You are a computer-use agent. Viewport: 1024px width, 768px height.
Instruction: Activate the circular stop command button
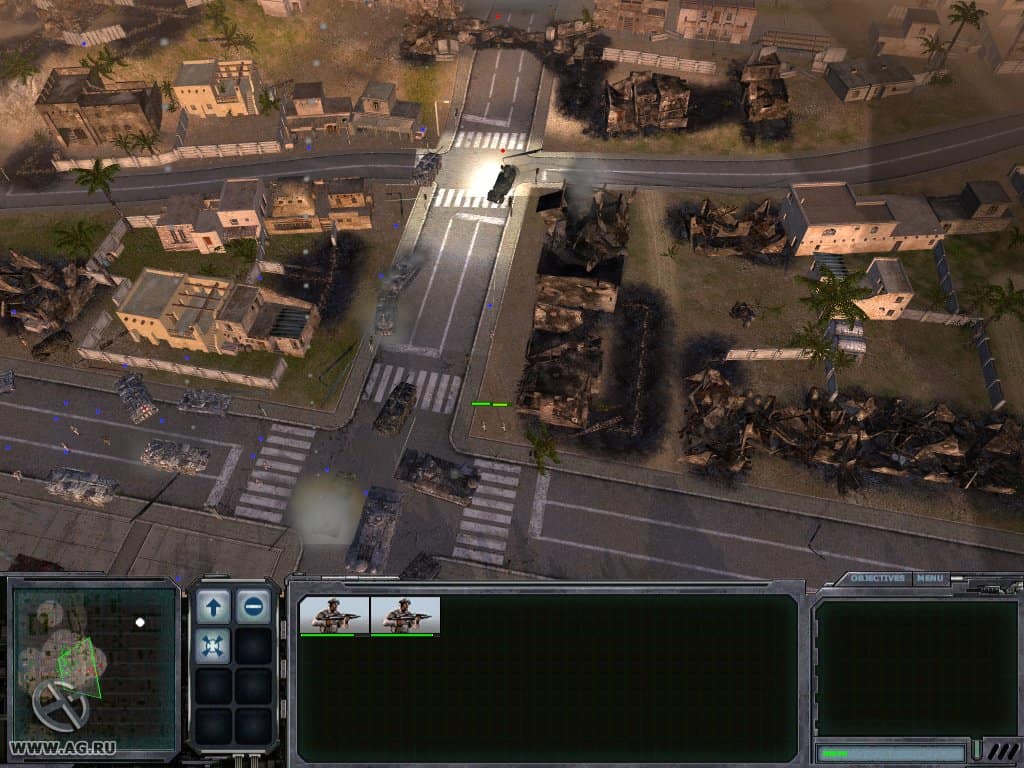tap(254, 605)
